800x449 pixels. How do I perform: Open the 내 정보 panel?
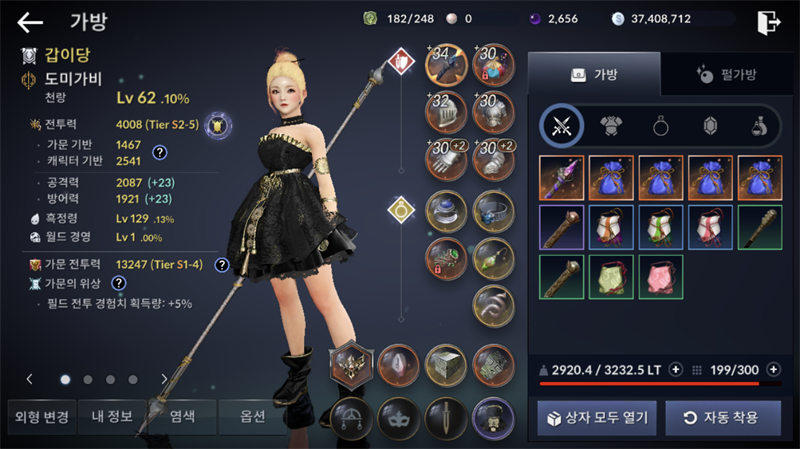click(x=112, y=416)
